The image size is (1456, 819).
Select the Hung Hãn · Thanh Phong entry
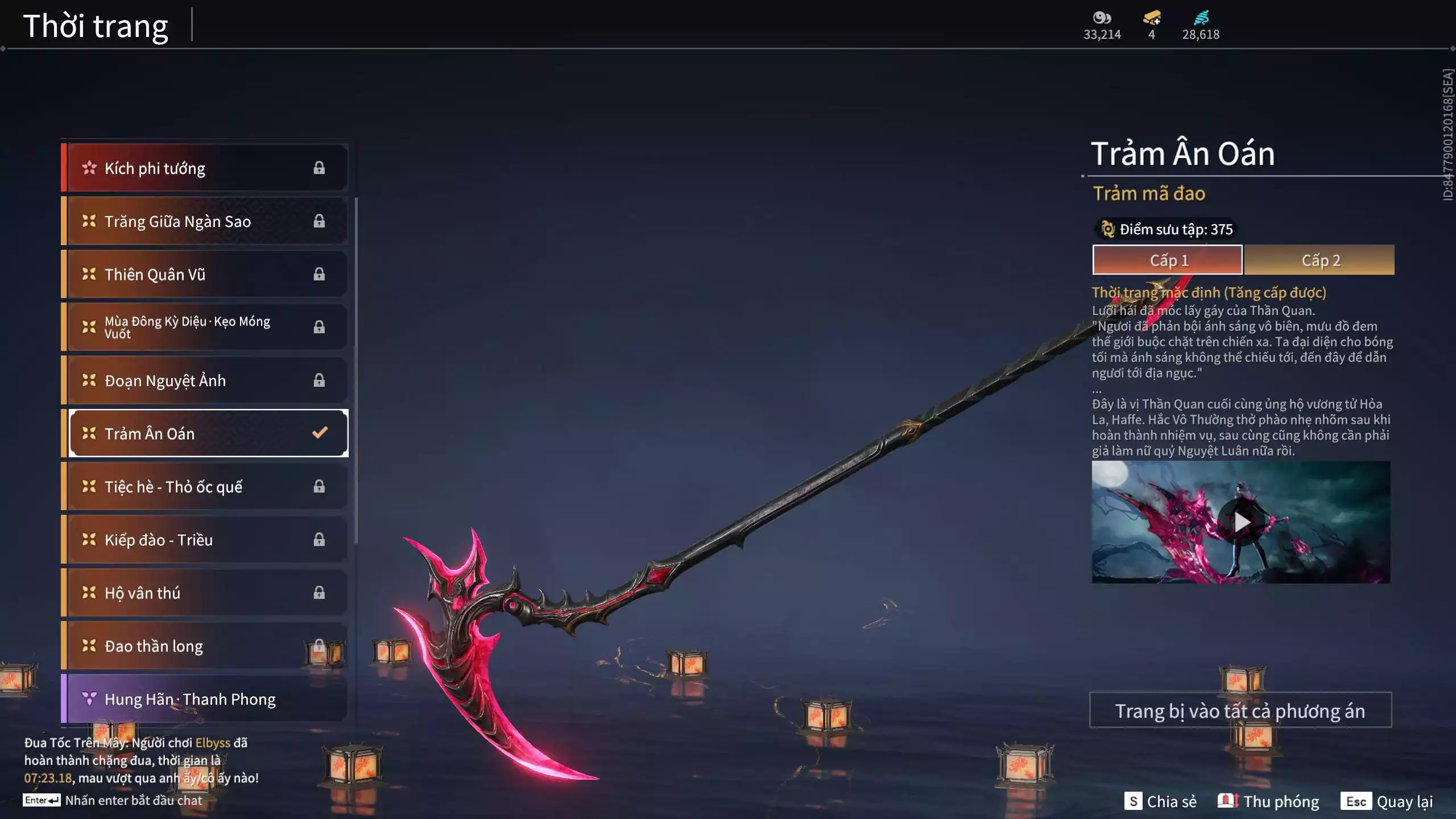(x=205, y=699)
